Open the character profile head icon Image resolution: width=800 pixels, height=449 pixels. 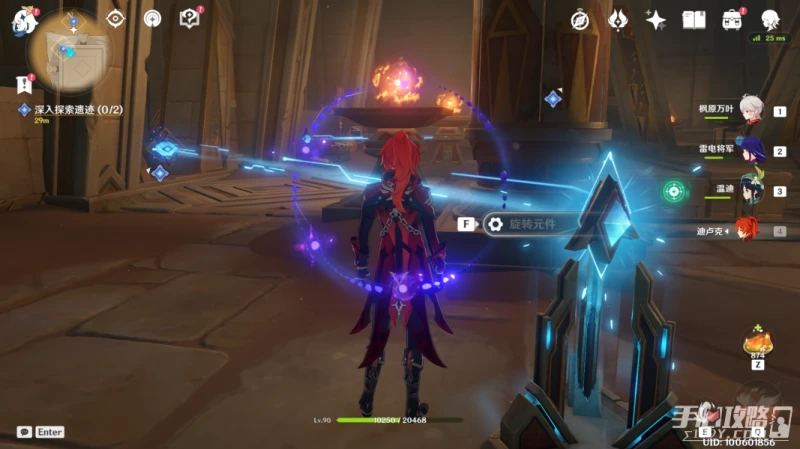coord(770,19)
